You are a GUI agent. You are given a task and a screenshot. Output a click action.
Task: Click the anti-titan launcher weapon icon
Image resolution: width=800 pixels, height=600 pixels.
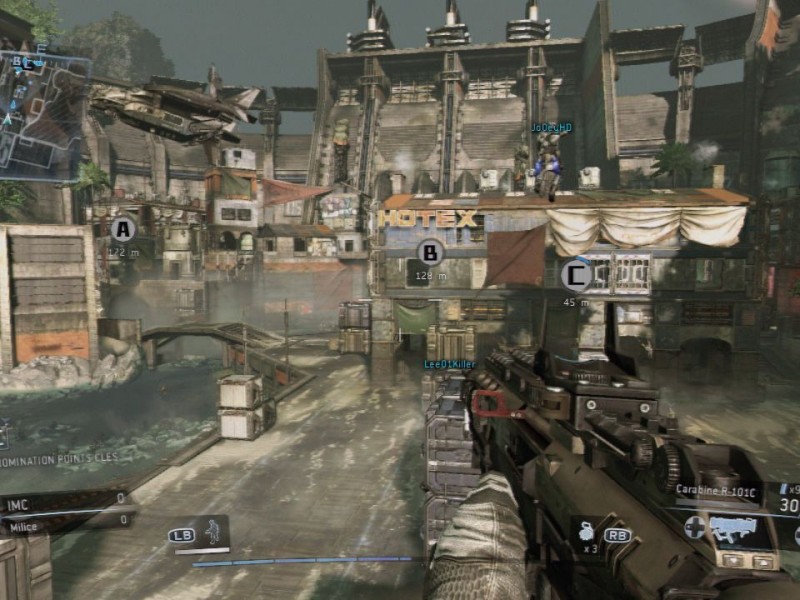pos(741,528)
